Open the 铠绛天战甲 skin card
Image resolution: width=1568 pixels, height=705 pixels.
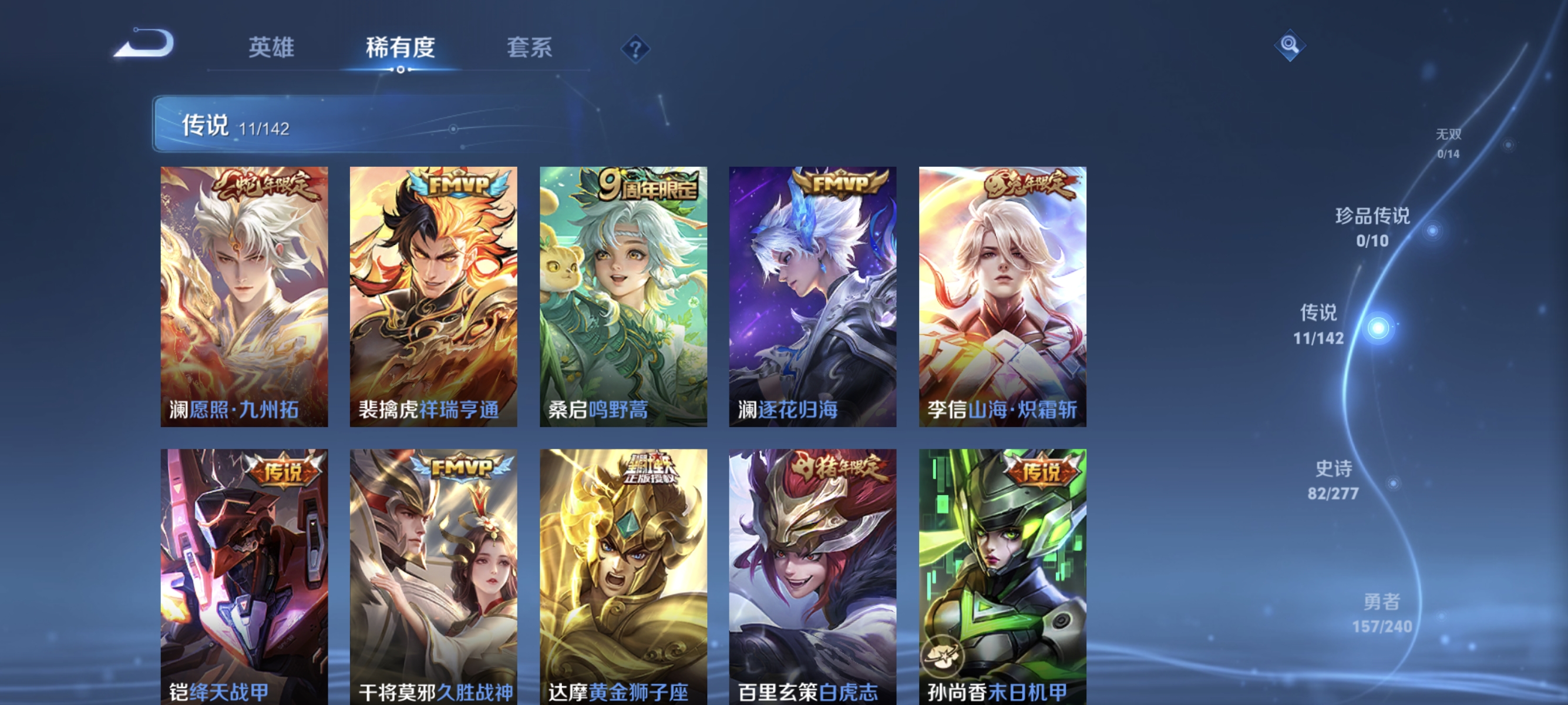[x=244, y=578]
